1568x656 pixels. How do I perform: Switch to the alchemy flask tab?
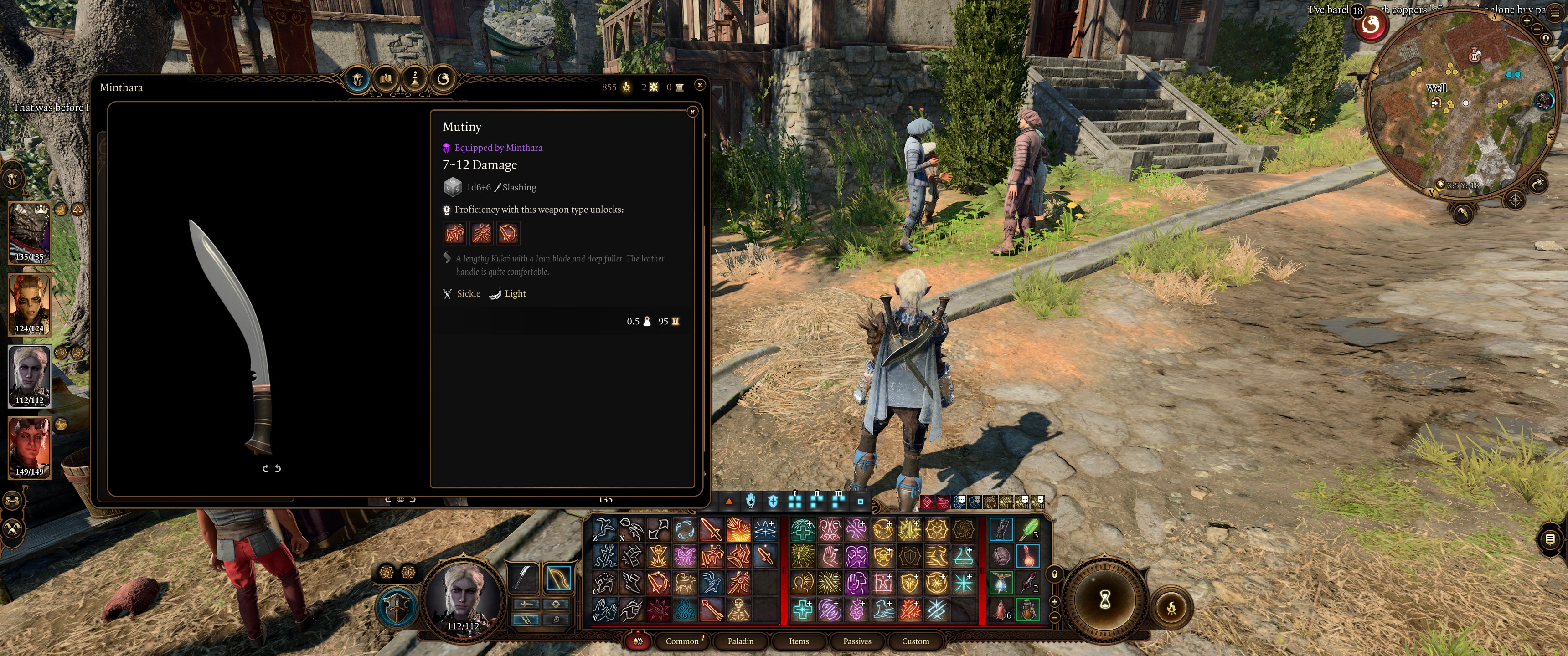pyautogui.click(x=415, y=79)
